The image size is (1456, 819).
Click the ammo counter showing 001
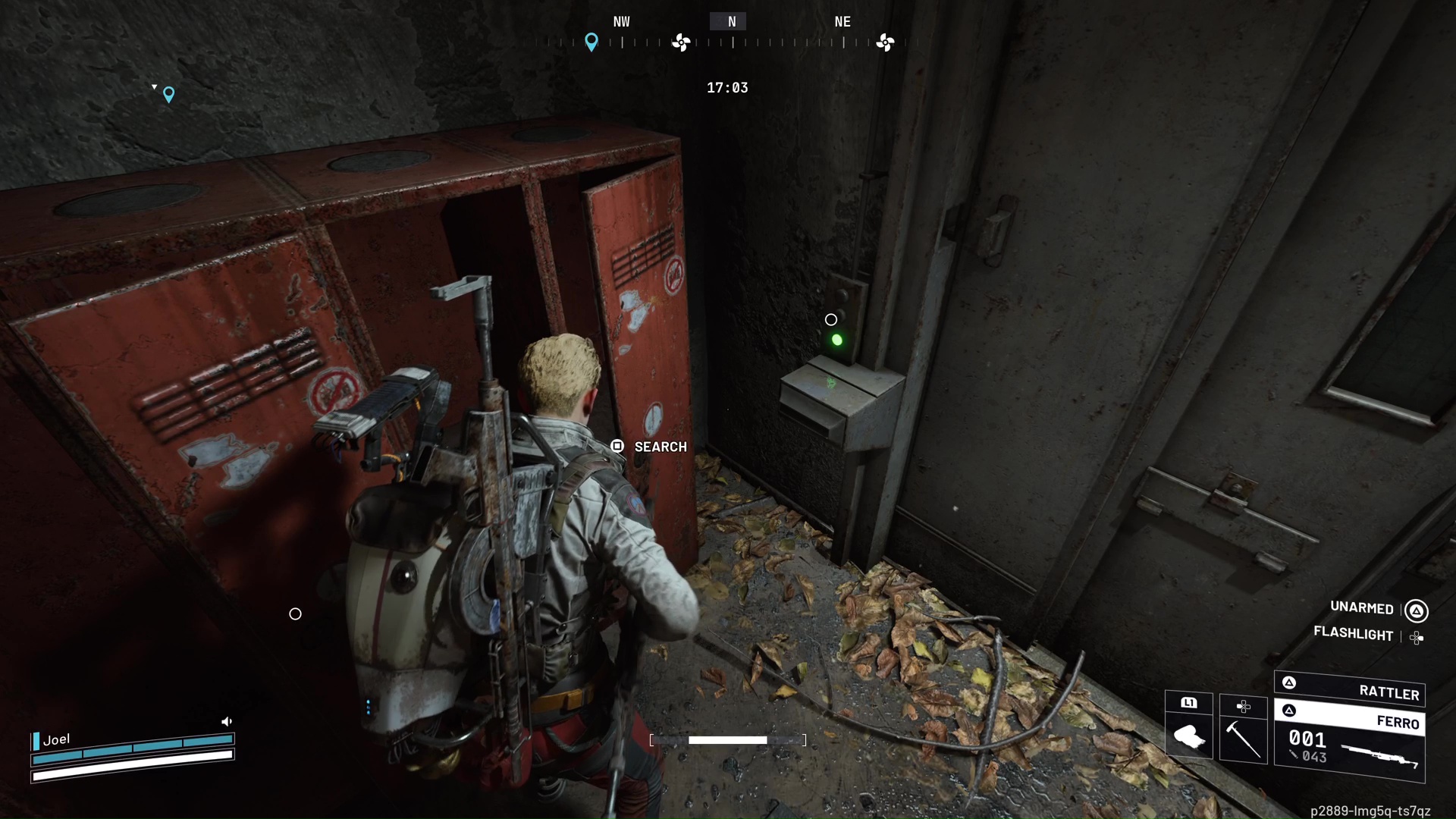(x=1308, y=741)
